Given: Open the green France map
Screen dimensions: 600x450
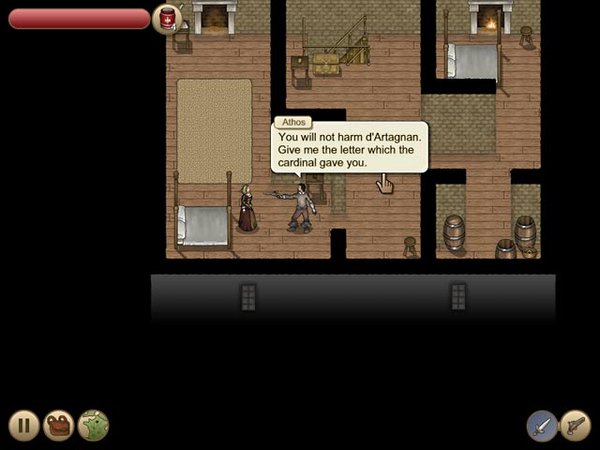Looking at the screenshot, I should [x=93, y=425].
